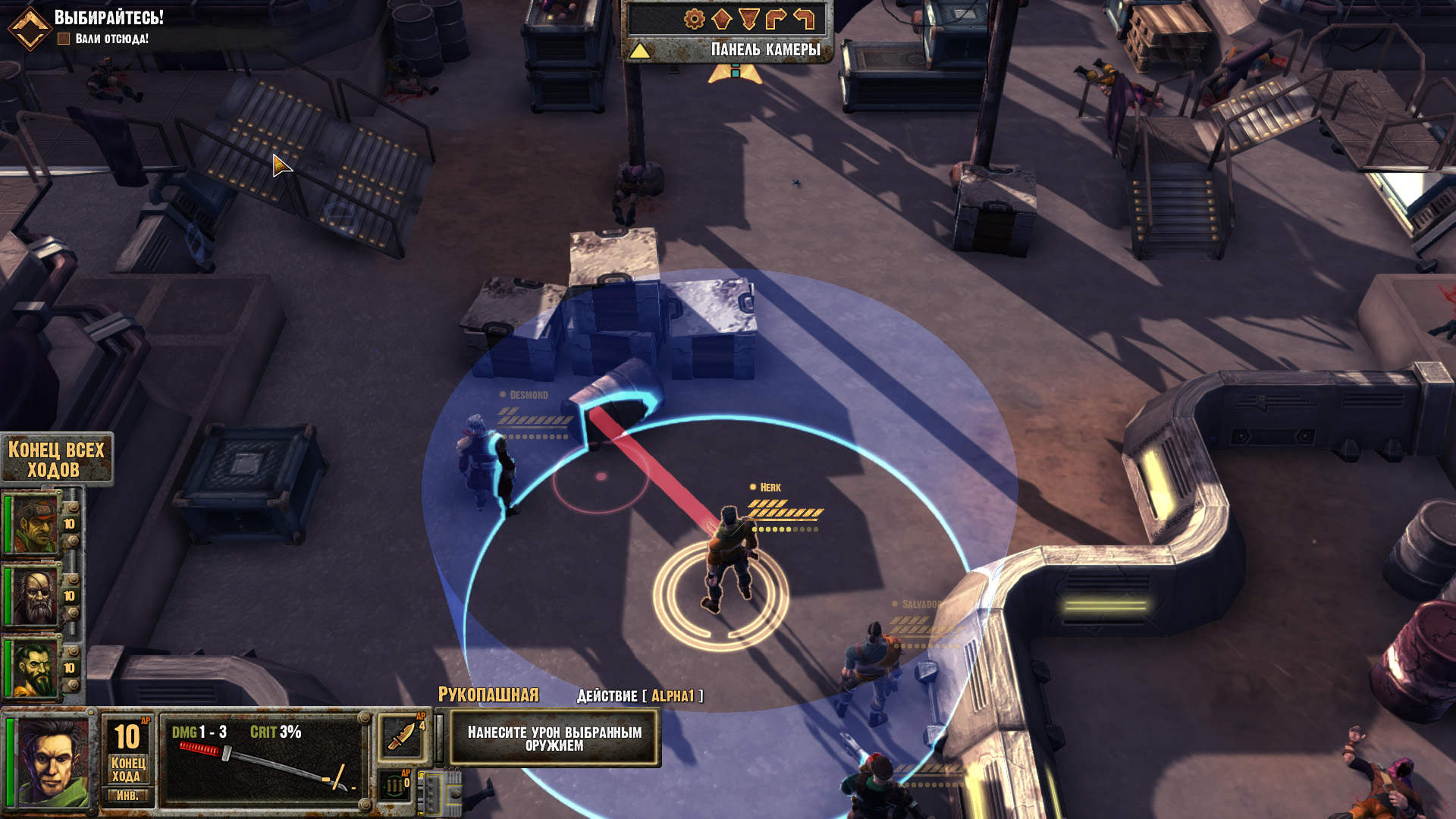Open settings via the gear icon
Image resolution: width=1456 pixels, height=819 pixels.
click(x=694, y=19)
